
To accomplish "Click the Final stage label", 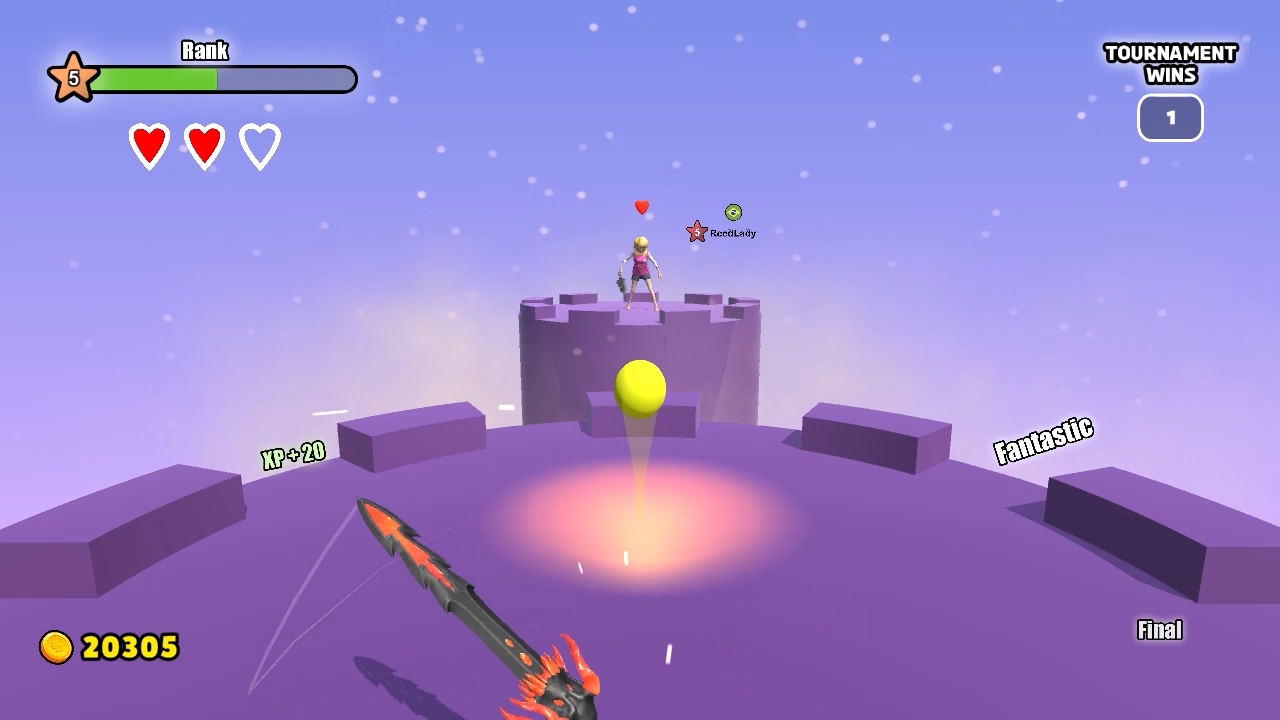I will point(1159,629).
